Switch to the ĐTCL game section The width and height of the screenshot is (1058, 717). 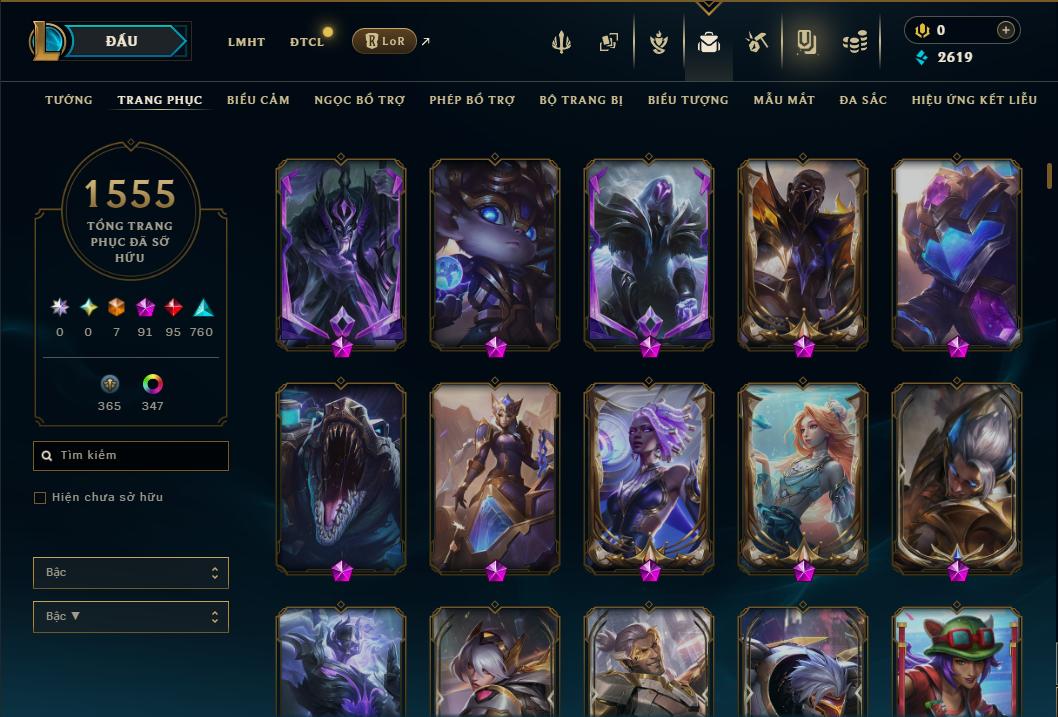click(307, 42)
